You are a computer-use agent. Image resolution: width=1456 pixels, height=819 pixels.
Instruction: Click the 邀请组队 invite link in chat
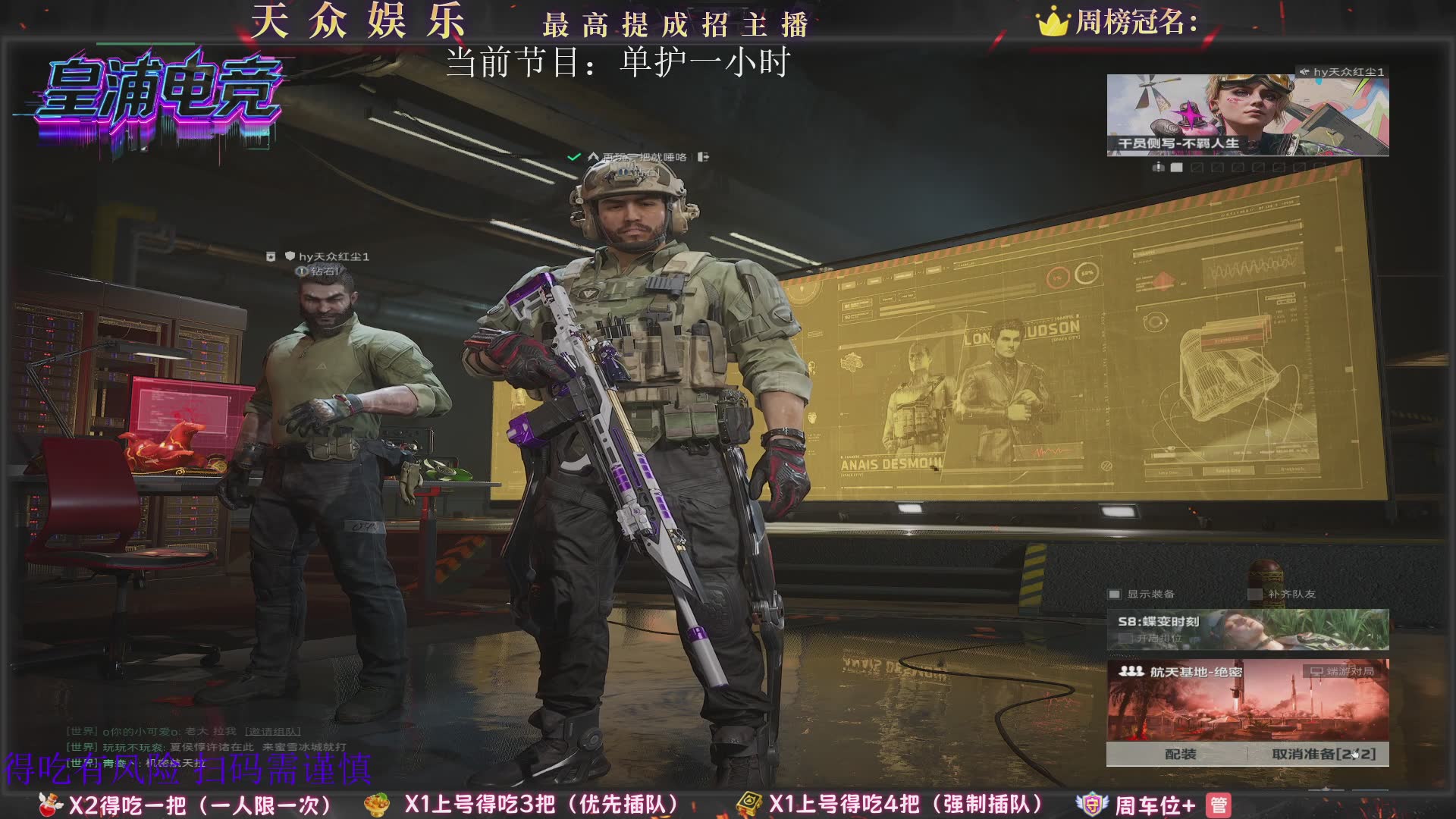[x=272, y=732]
